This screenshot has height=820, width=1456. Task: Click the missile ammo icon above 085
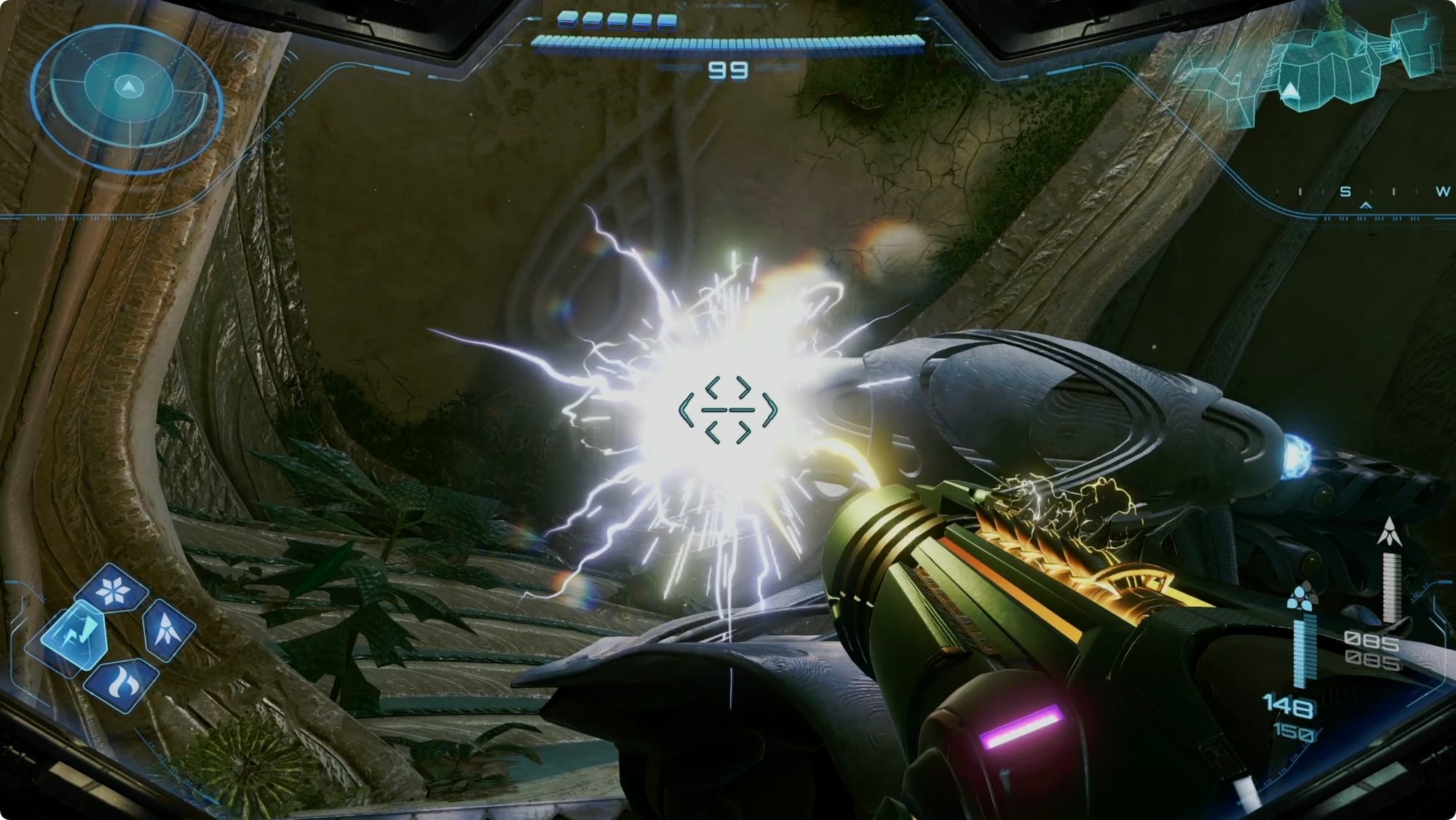1390,531
